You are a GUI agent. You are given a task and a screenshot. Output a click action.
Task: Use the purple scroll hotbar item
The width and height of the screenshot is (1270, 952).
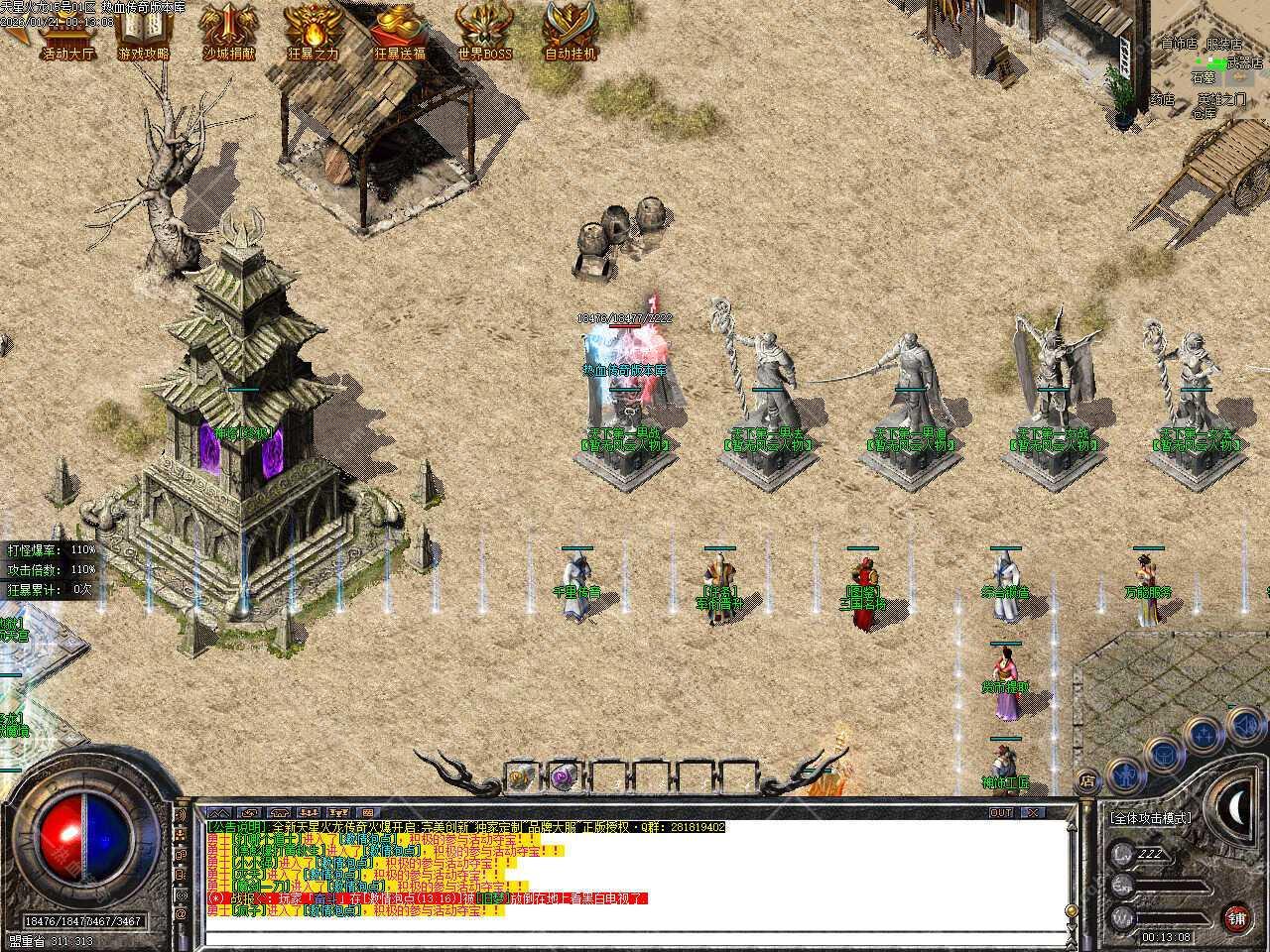click(x=565, y=776)
